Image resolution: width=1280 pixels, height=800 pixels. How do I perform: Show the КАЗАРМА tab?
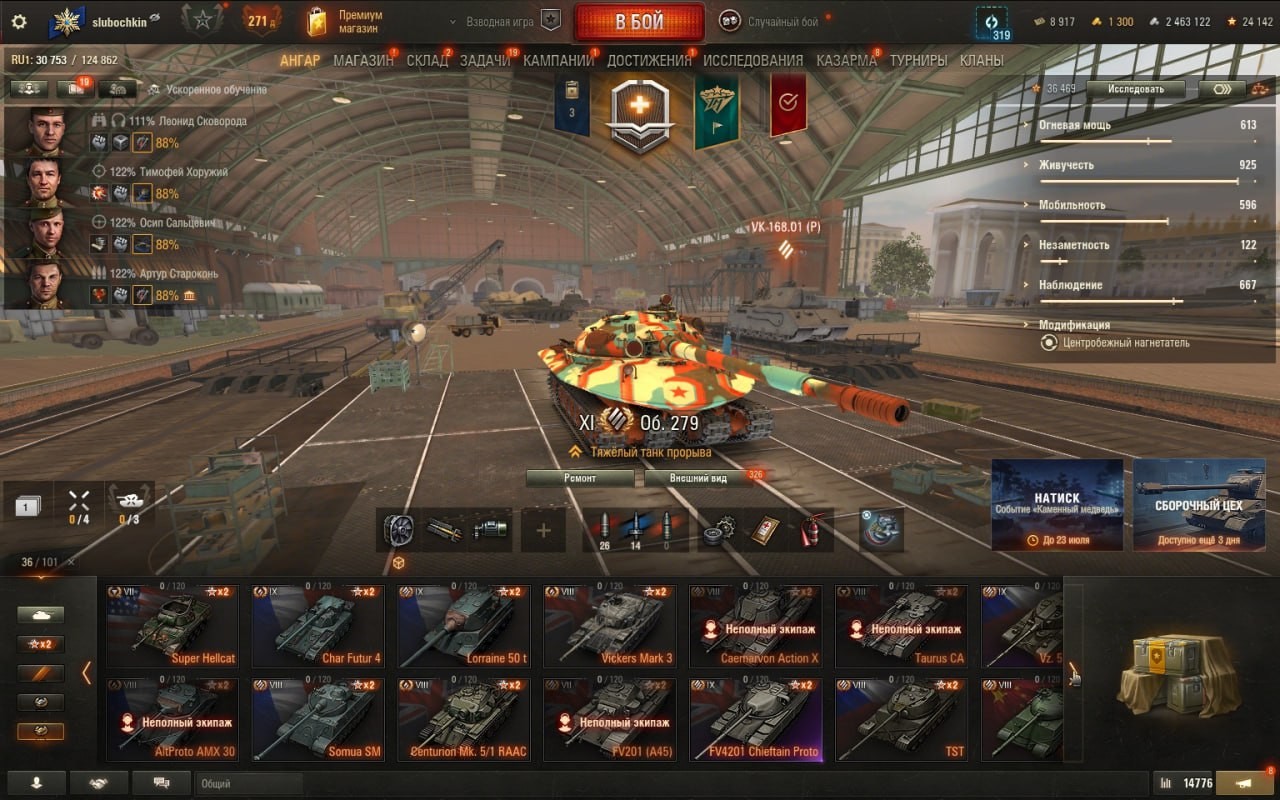coord(846,60)
